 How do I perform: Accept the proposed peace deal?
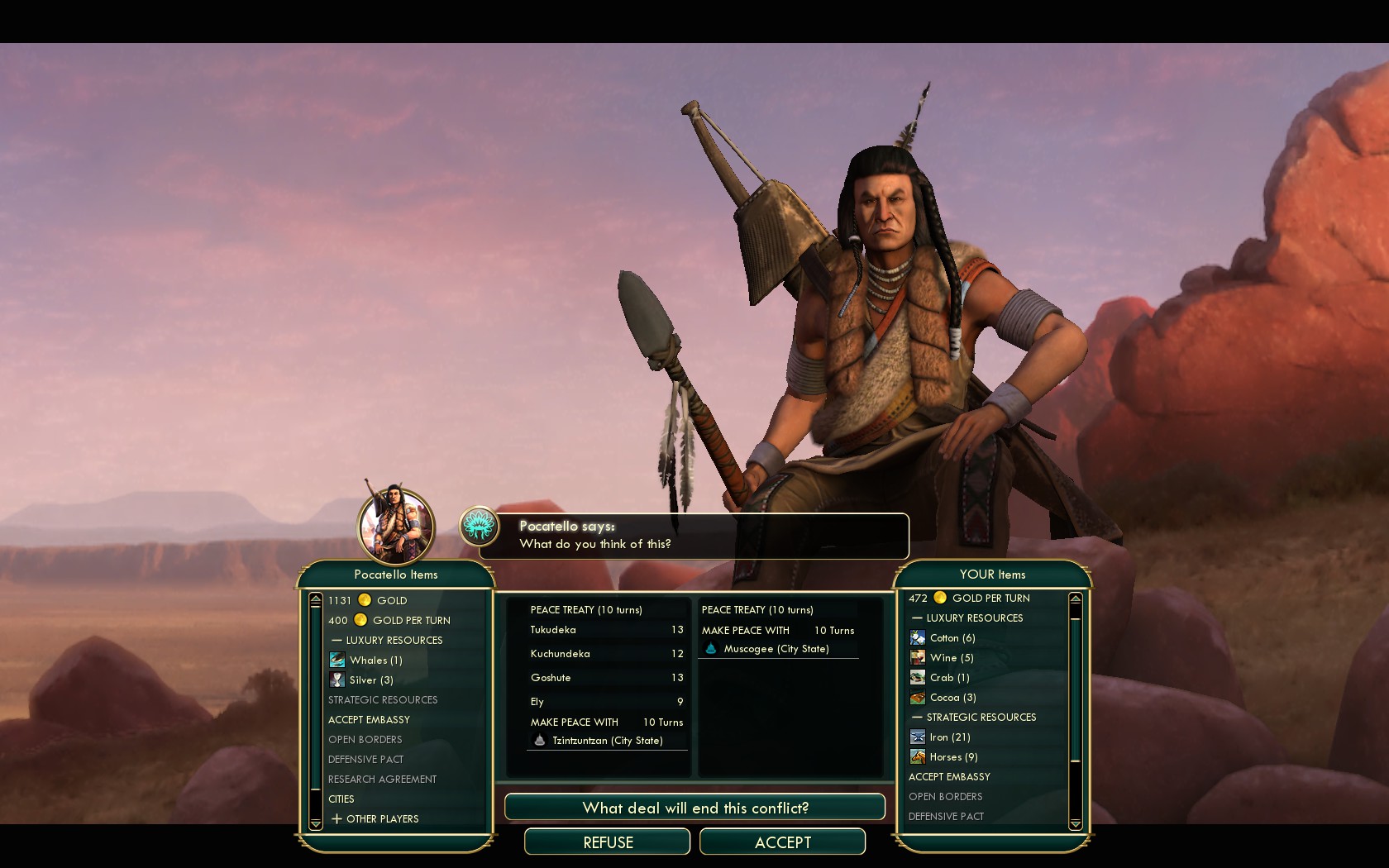pos(782,842)
